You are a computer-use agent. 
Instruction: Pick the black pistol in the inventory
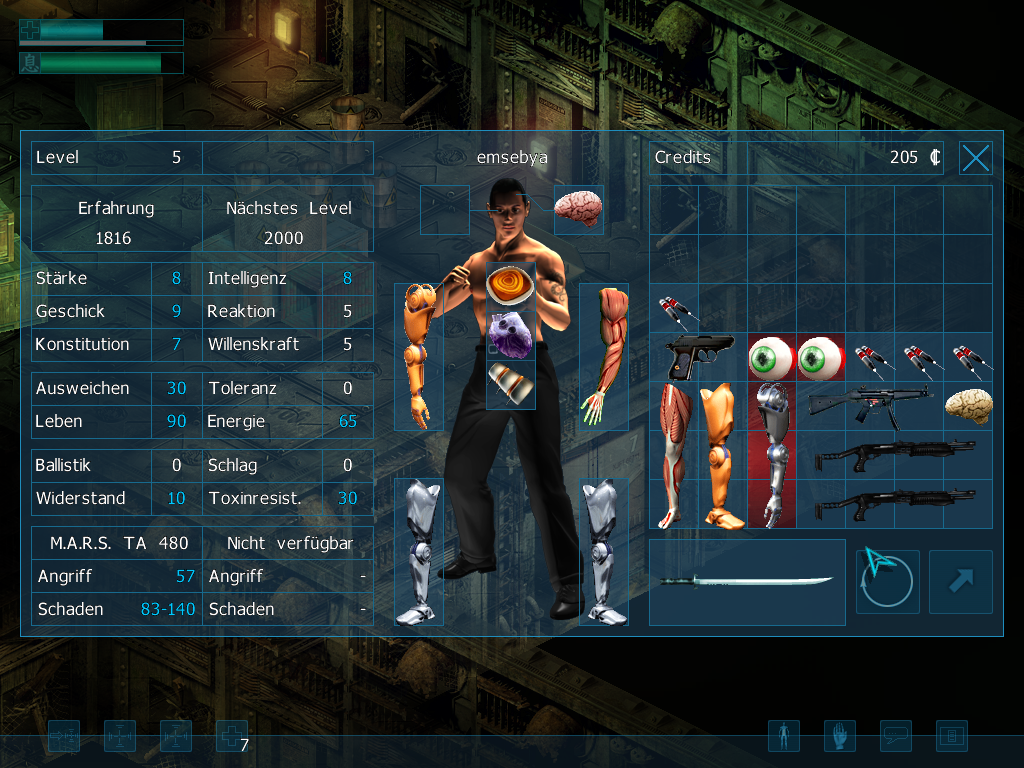[x=699, y=357]
